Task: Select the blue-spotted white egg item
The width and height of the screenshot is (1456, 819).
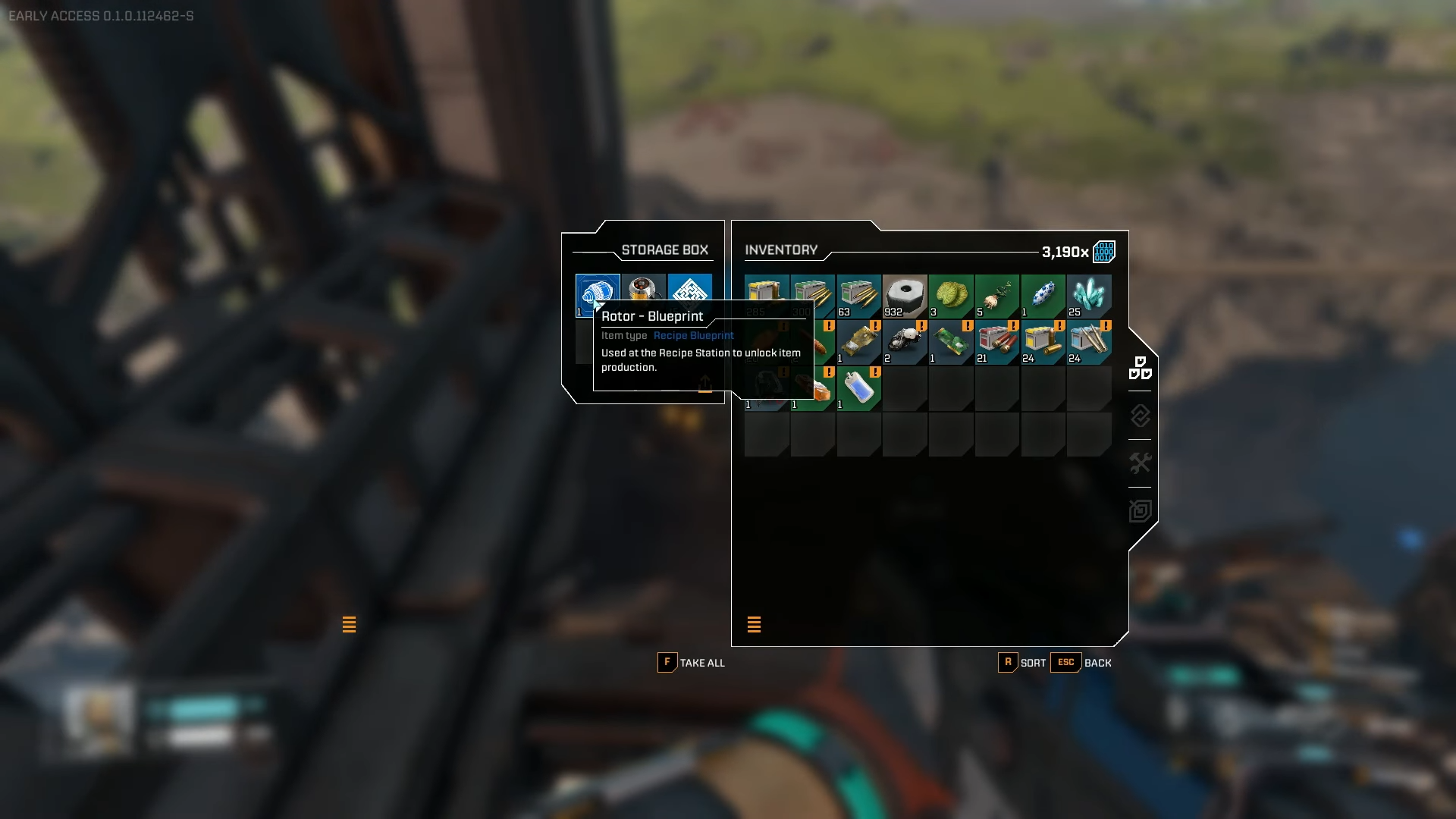Action: (1043, 296)
